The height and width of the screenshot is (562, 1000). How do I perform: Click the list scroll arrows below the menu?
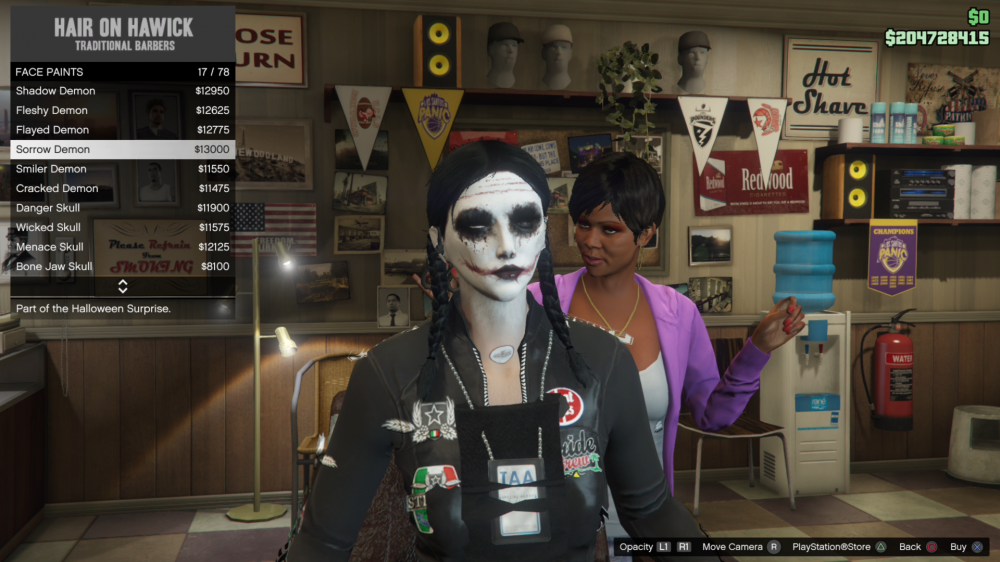[123, 287]
